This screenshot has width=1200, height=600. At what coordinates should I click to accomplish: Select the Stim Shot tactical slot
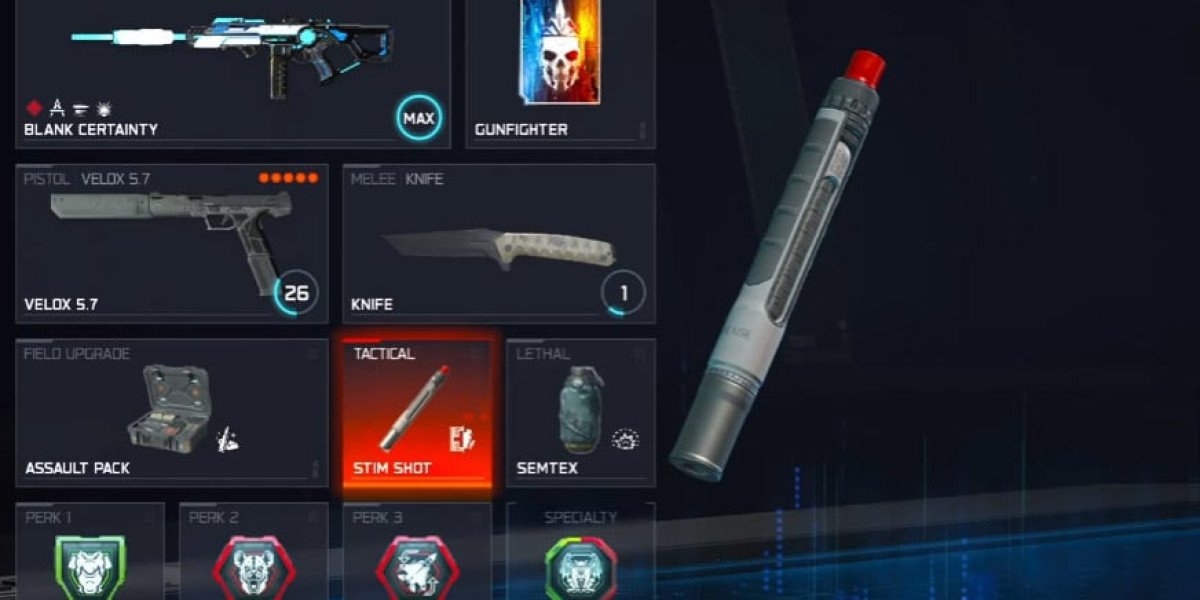coord(417,412)
